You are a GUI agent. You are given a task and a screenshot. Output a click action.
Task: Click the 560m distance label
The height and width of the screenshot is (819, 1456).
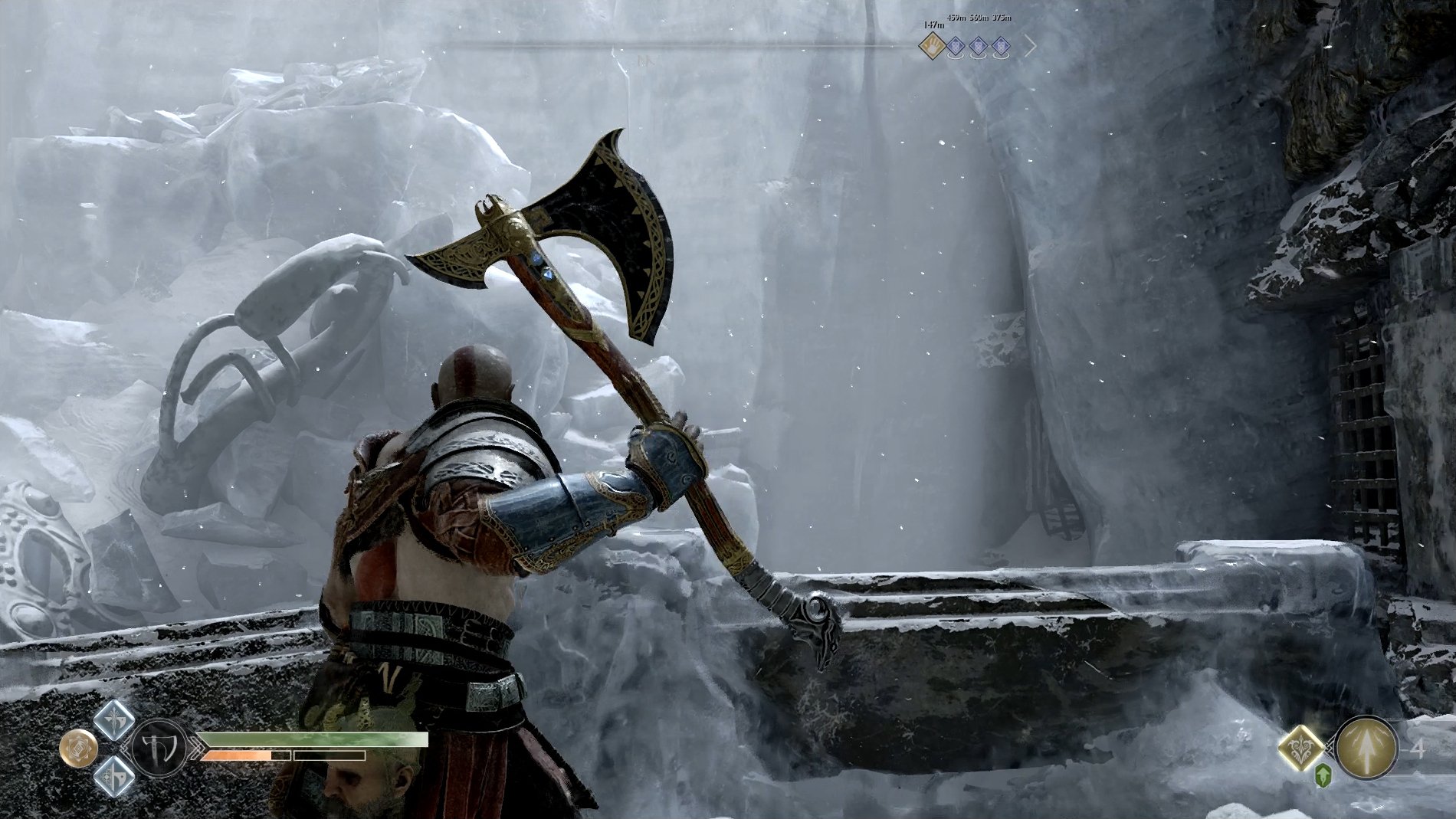[x=979, y=18]
